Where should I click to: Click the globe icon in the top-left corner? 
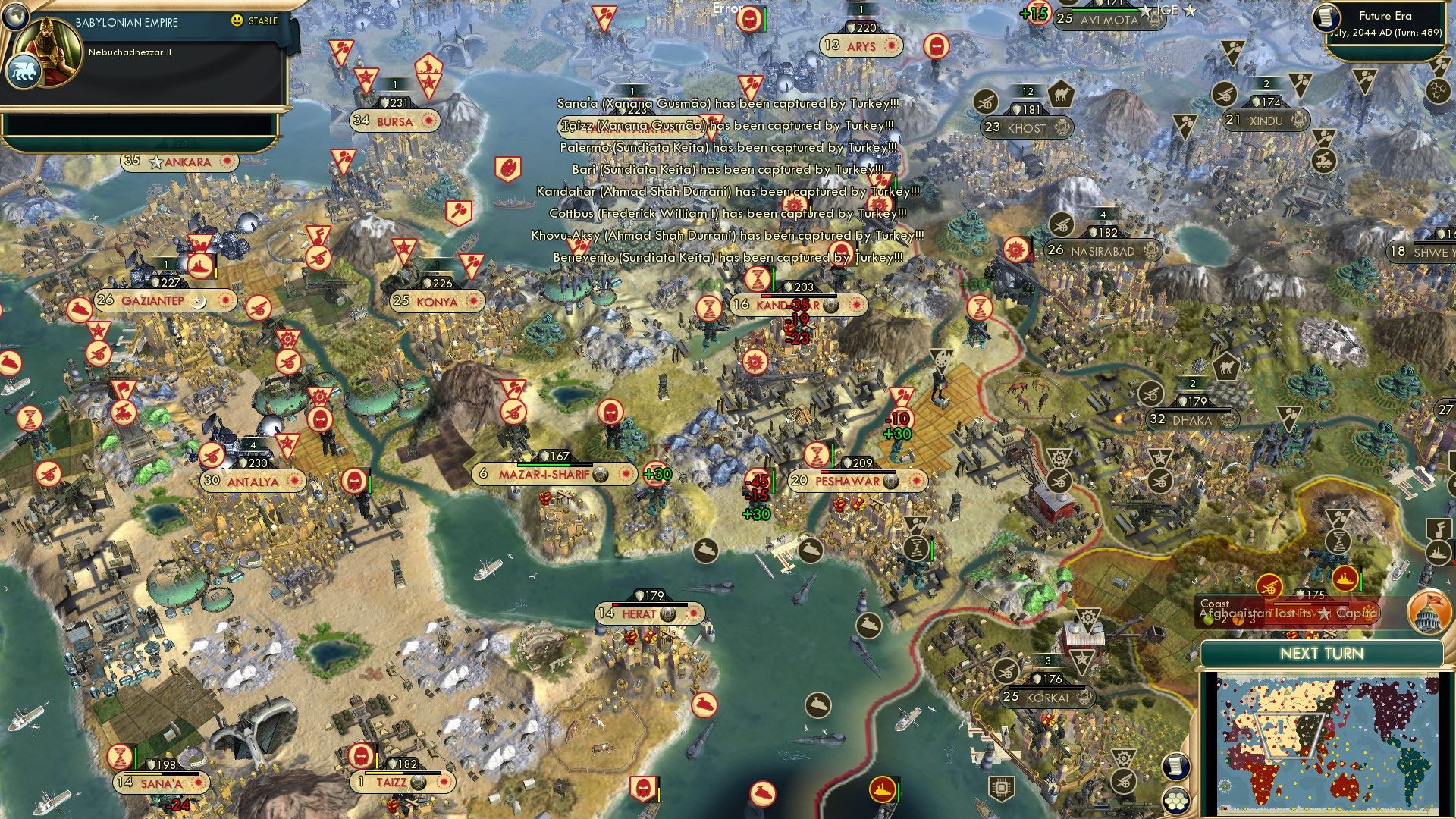pyautogui.click(x=15, y=15)
